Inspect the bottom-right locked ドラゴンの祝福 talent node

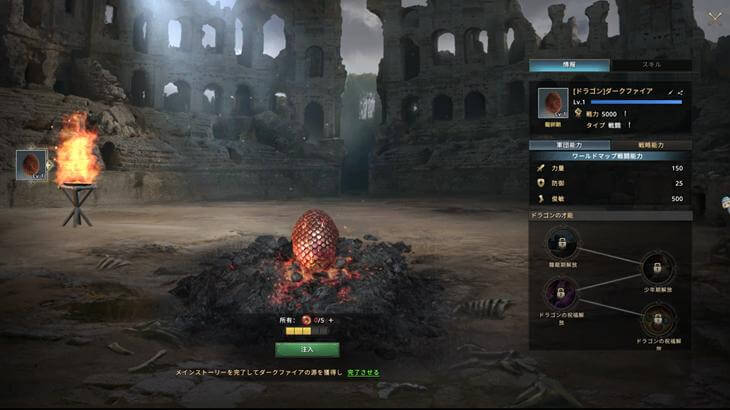(x=656, y=321)
